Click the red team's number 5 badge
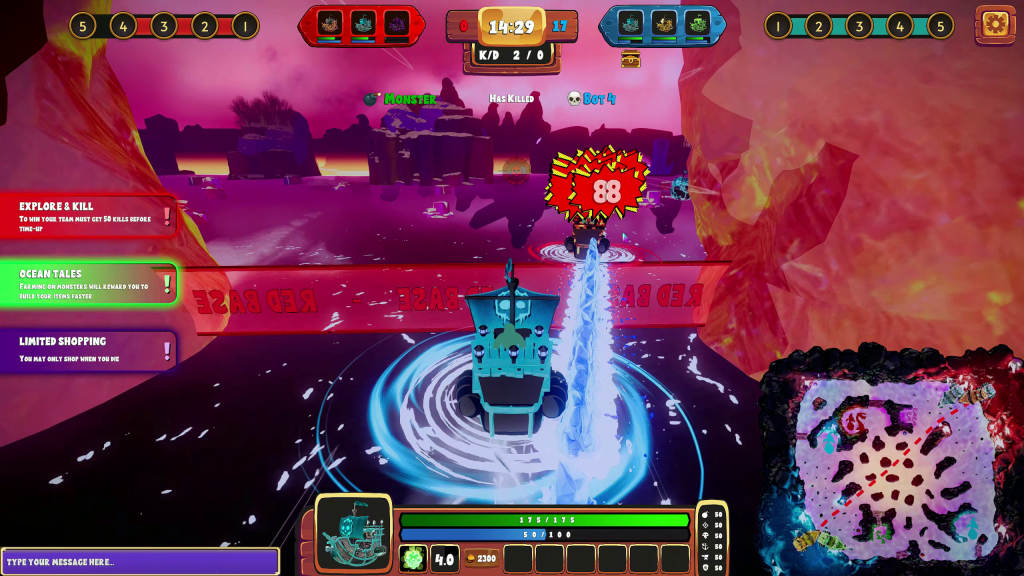The height and width of the screenshot is (576, 1024). [x=82, y=25]
